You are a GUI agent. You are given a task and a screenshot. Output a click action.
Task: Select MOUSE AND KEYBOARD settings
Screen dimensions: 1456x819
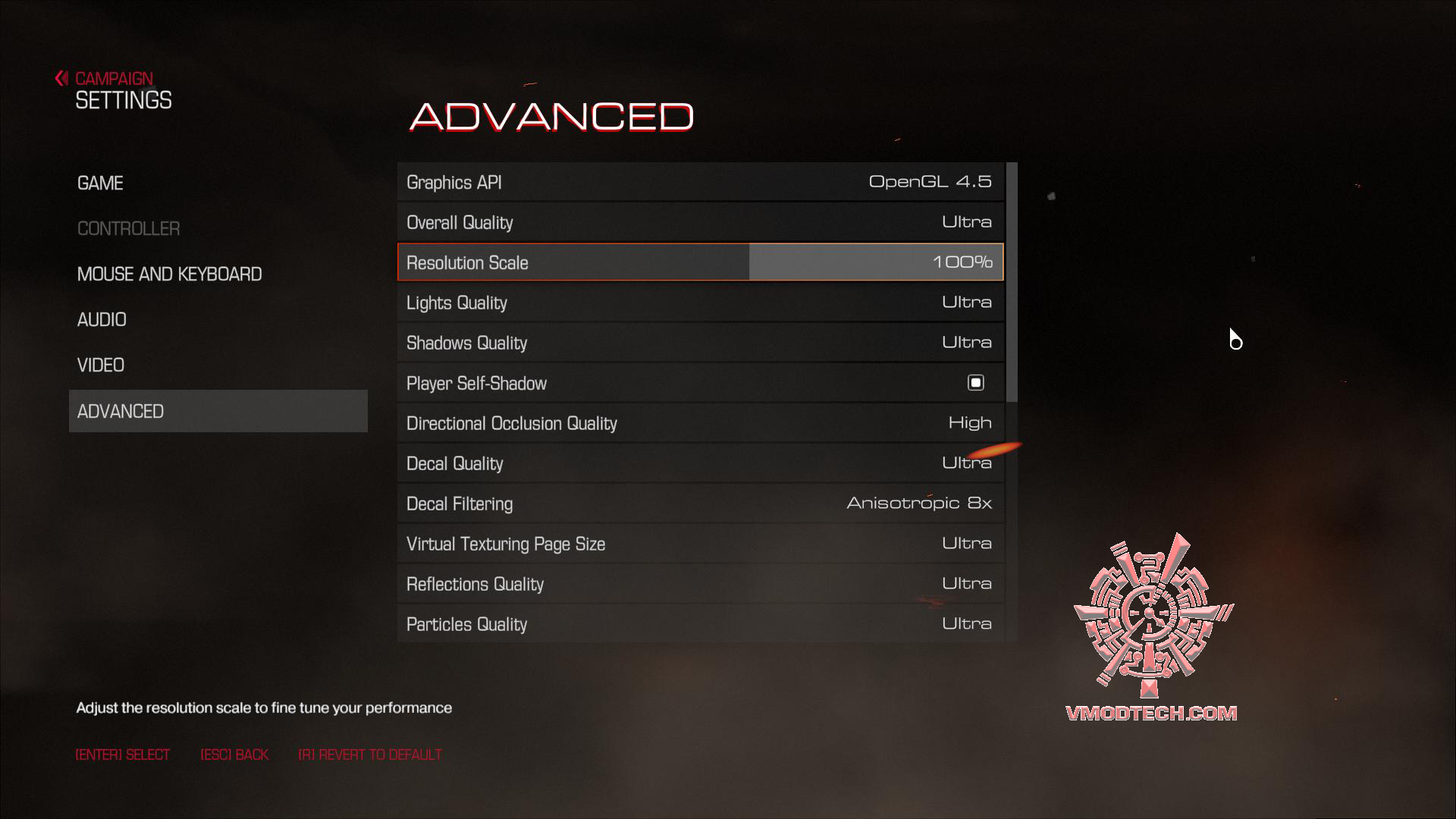(x=169, y=274)
